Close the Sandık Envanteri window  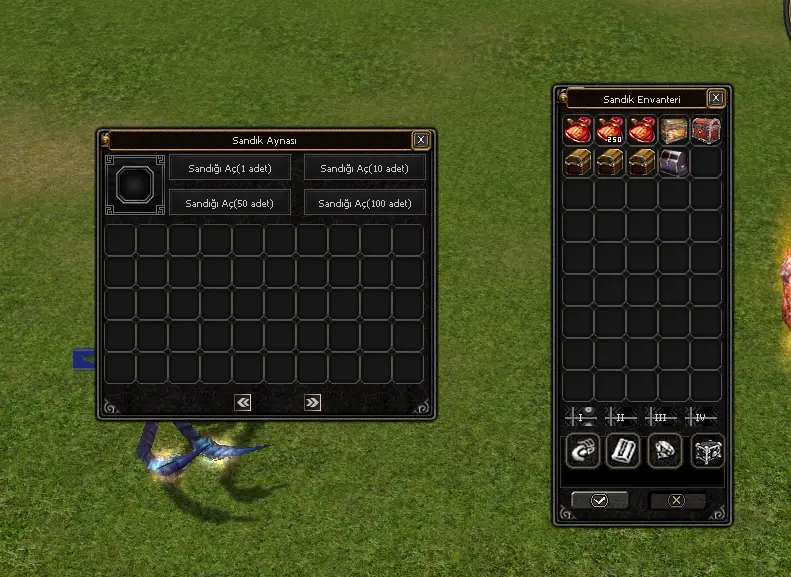[716, 98]
